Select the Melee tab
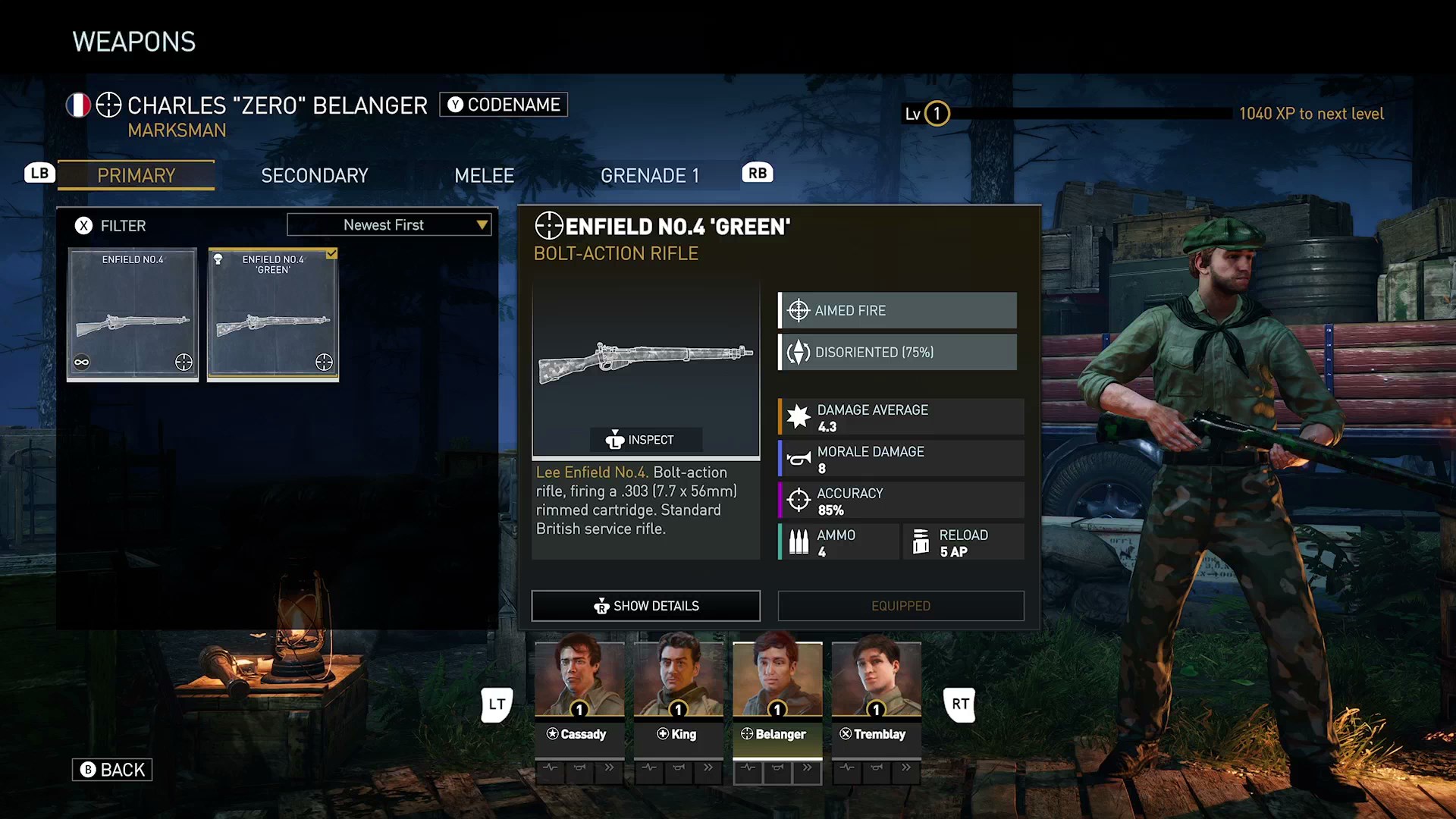Viewport: 1456px width, 819px height. (x=484, y=175)
